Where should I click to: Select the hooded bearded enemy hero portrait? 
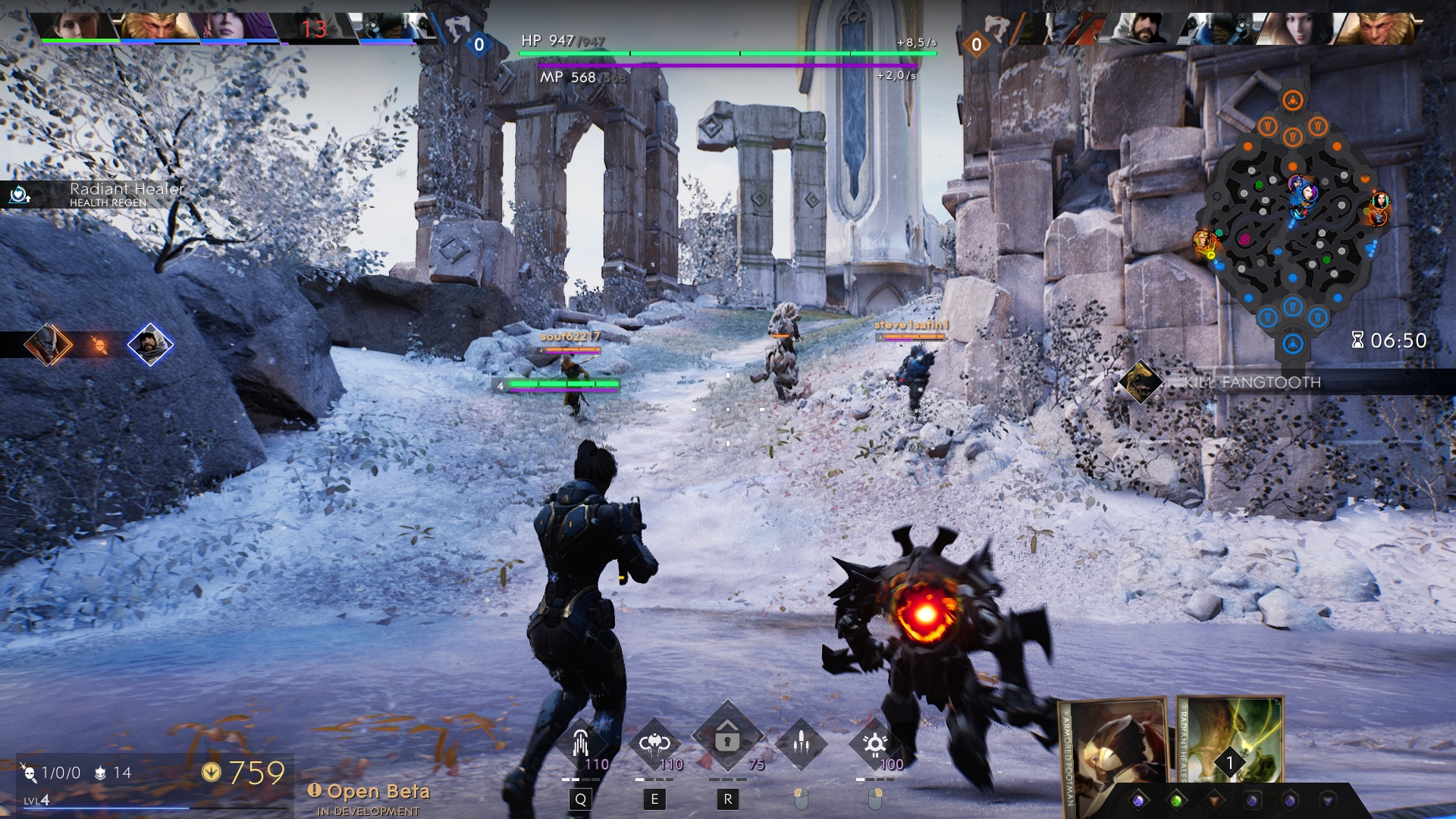point(1140,28)
